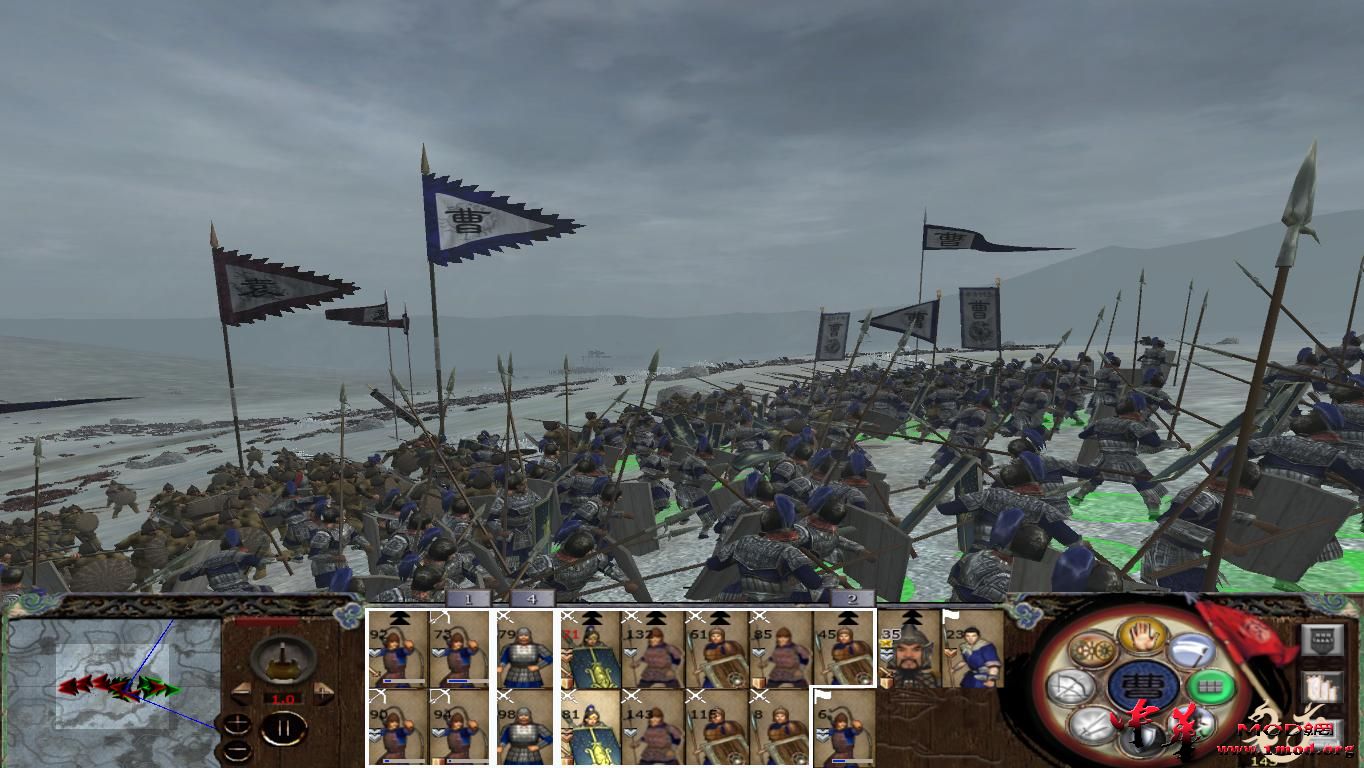The width and height of the screenshot is (1364, 768).
Task: Pause the battle with the pause button
Action: 285,727
